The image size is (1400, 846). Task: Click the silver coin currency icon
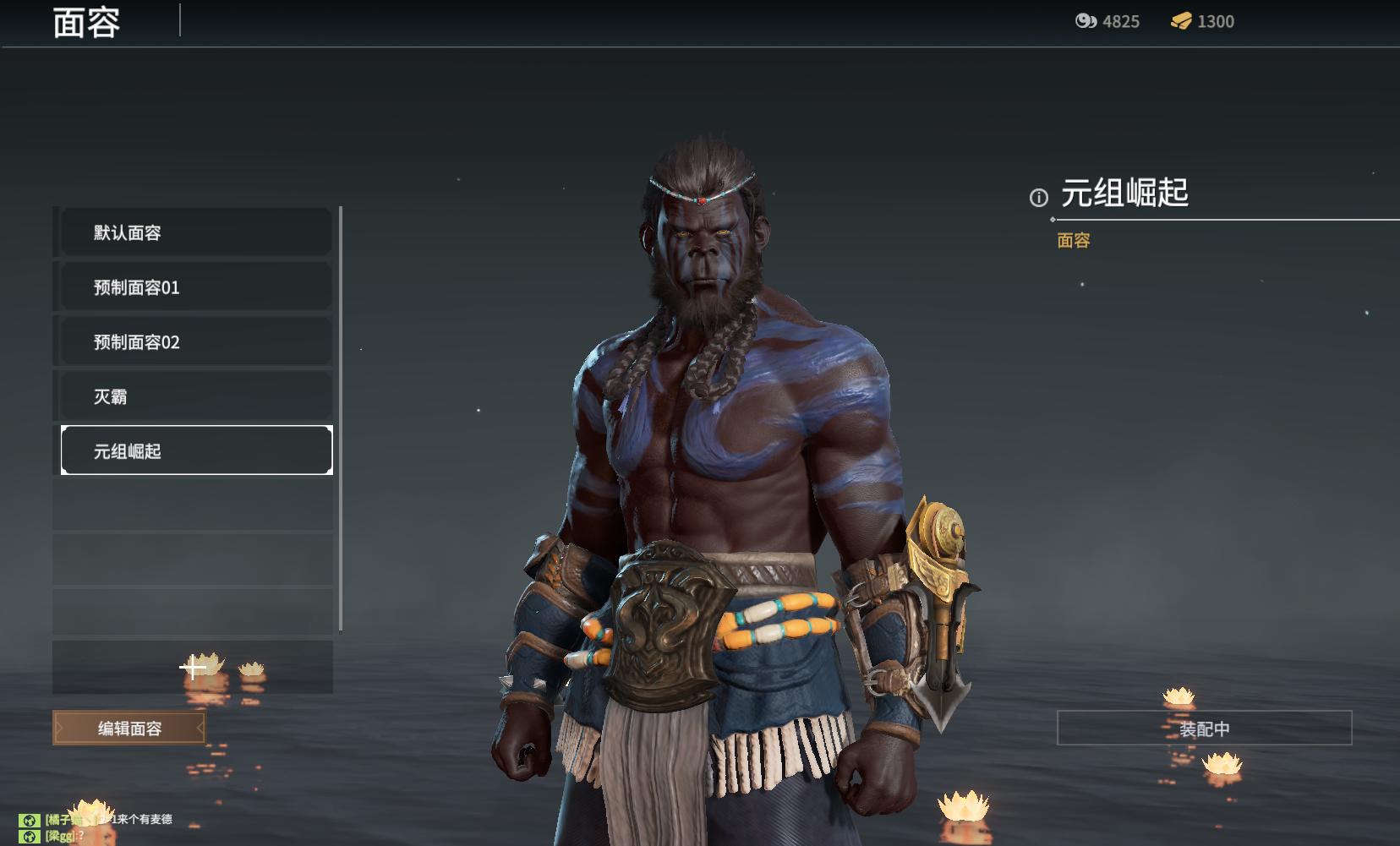pos(1086,21)
